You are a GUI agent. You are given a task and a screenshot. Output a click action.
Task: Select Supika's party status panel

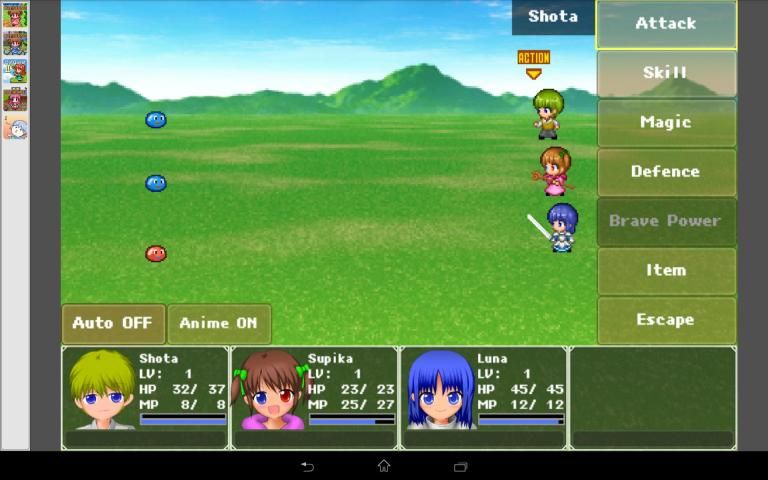(x=314, y=397)
